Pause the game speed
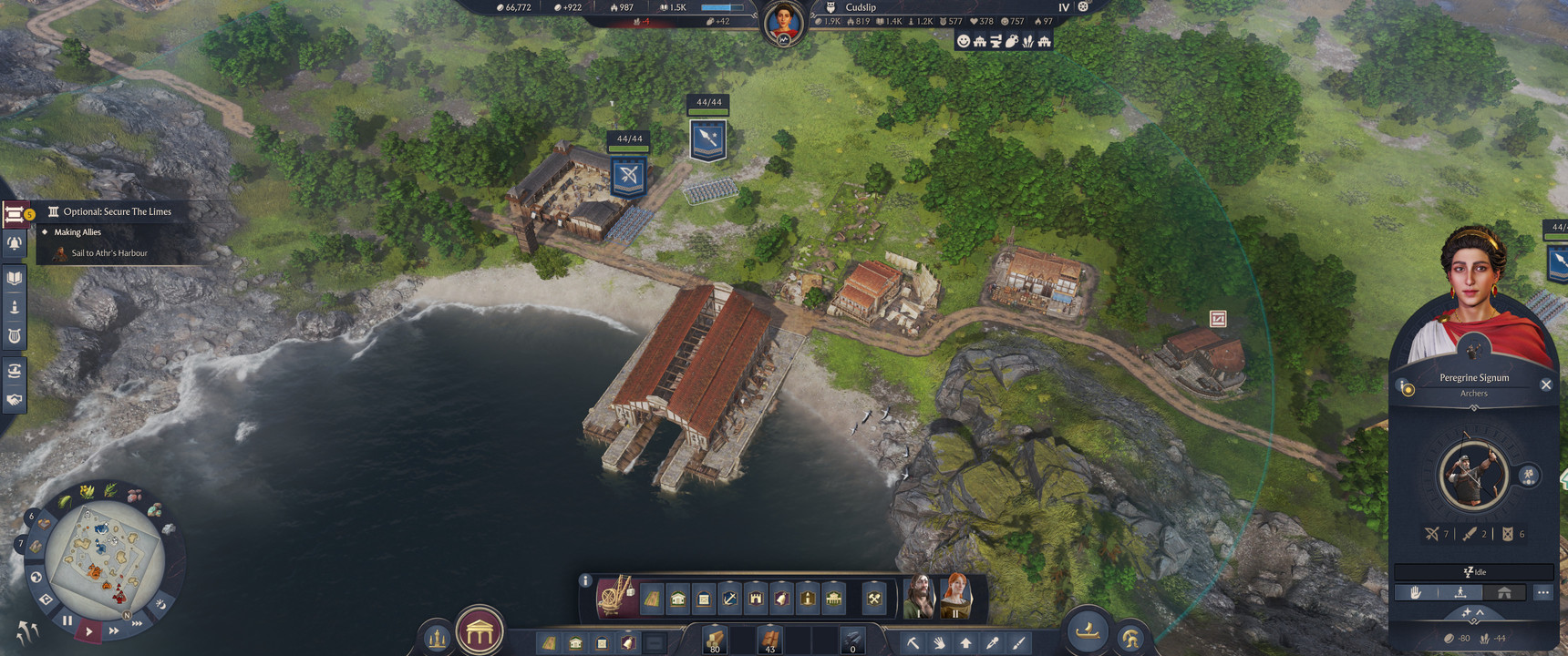The width and height of the screenshot is (1568, 656). pyautogui.click(x=67, y=621)
